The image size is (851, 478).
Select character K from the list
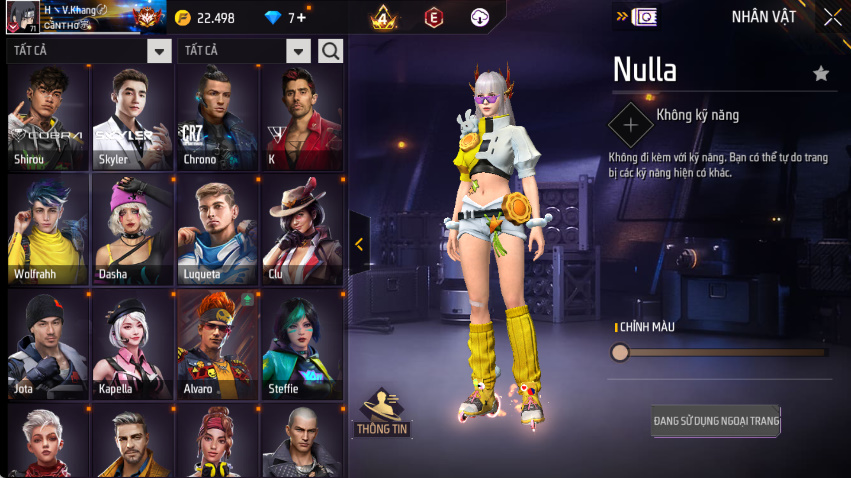point(301,117)
